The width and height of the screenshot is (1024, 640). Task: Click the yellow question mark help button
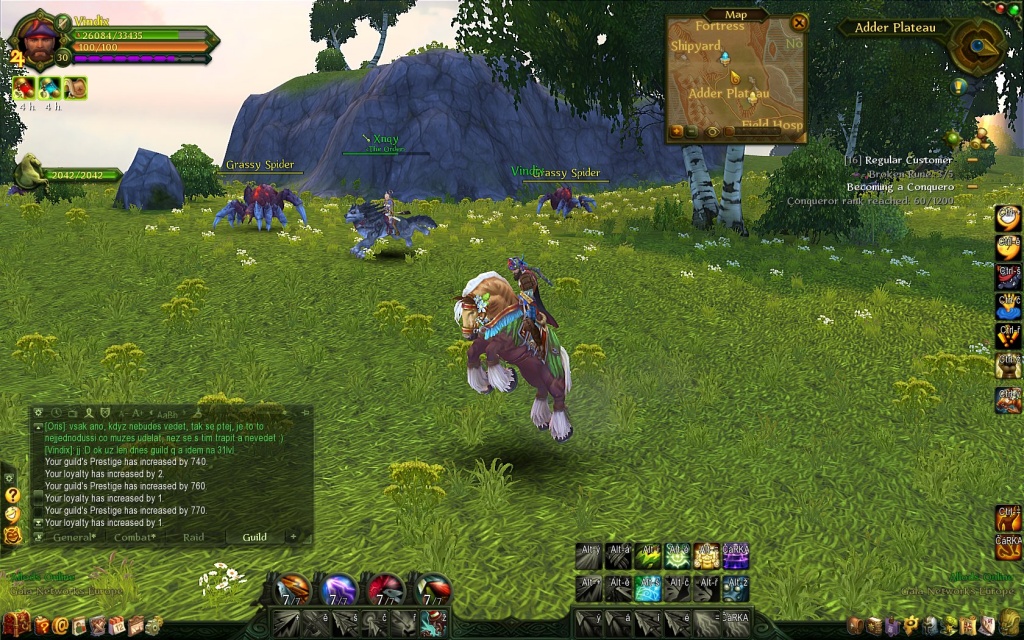coord(12,495)
